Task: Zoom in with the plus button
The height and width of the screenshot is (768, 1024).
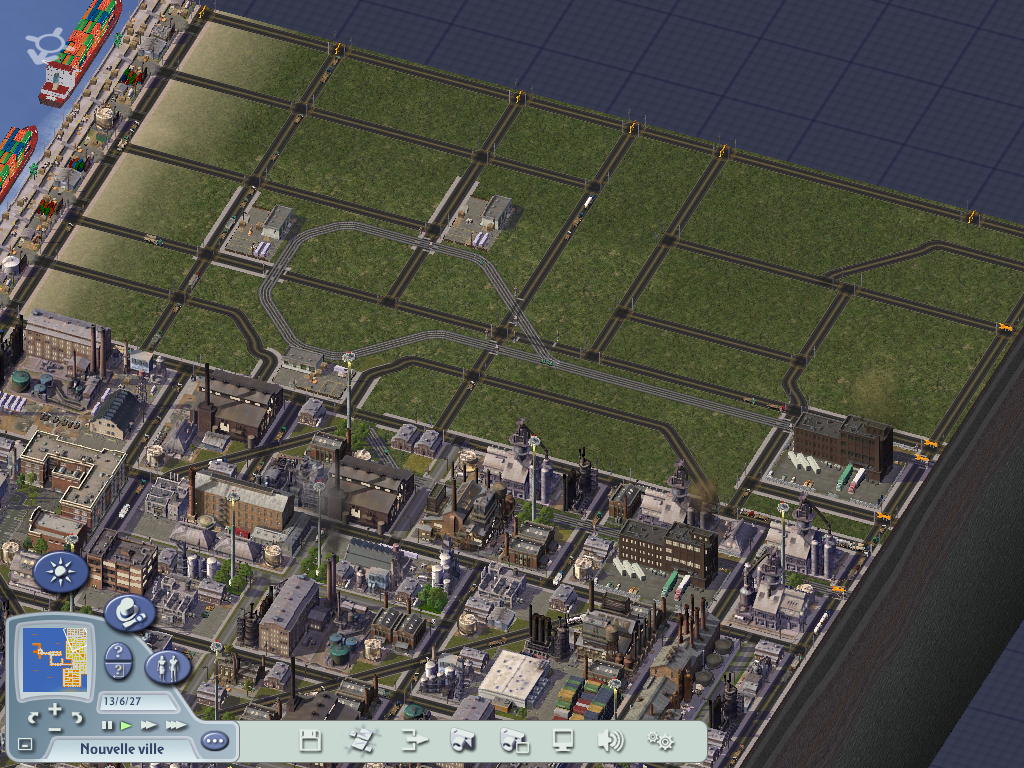Action: click(55, 710)
